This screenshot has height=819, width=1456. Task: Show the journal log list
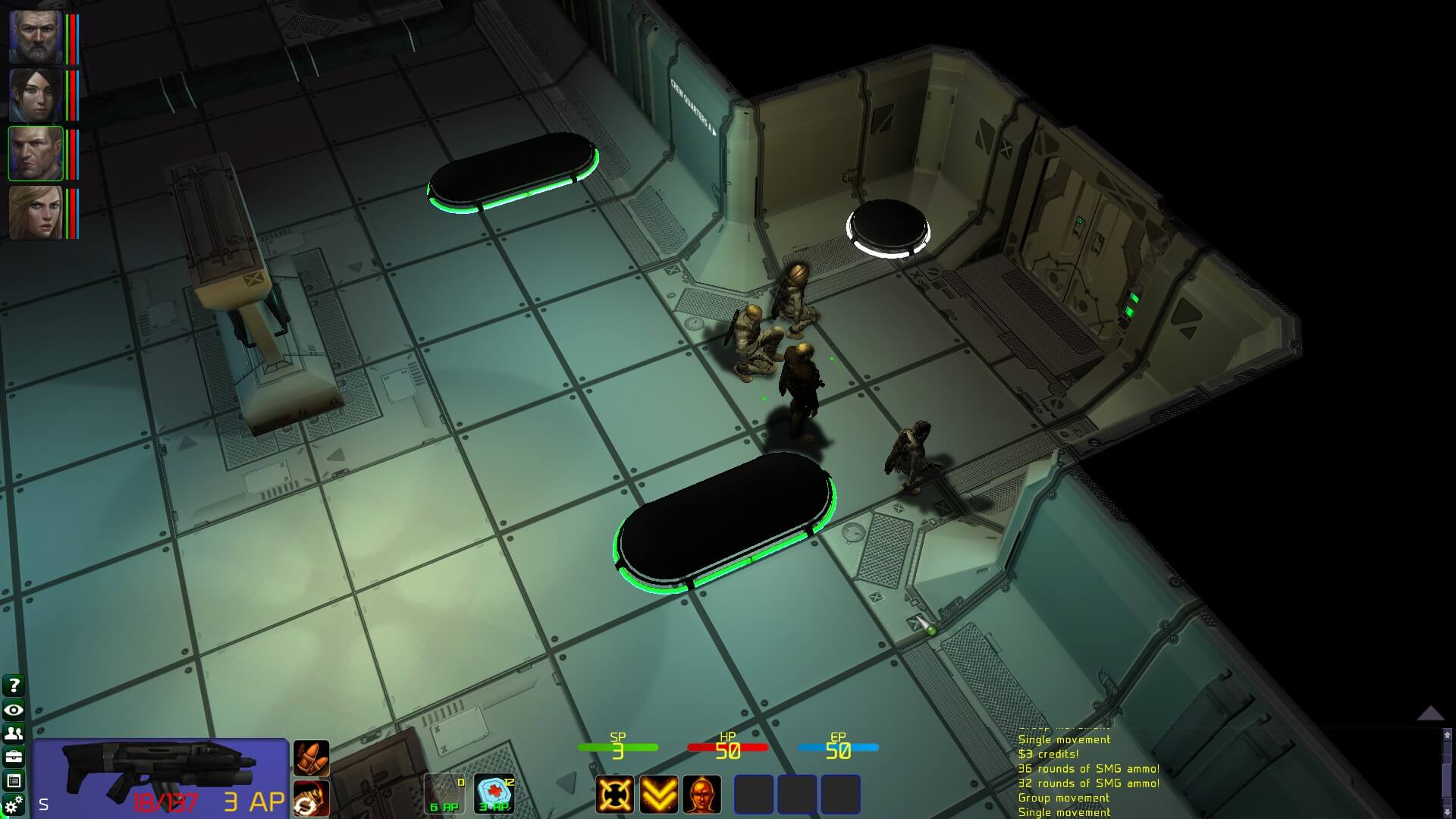coord(14,780)
